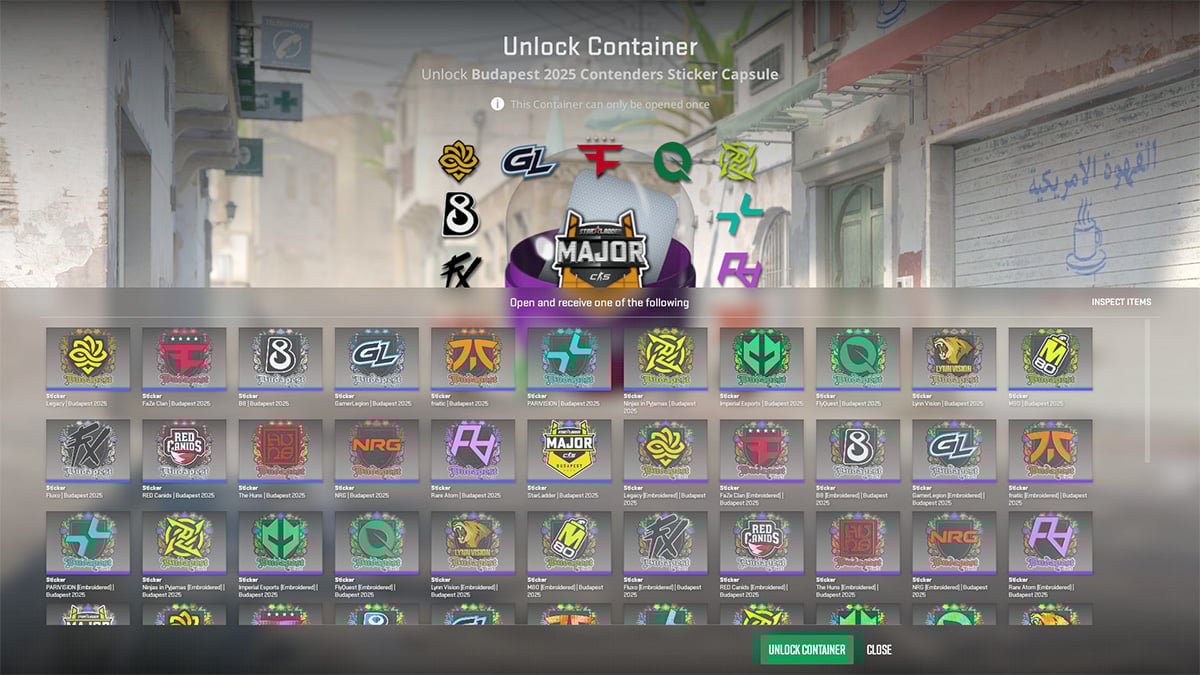The width and height of the screenshot is (1200, 675).
Task: Select the The Huns (Embroidered) sticker
Action: (x=857, y=543)
